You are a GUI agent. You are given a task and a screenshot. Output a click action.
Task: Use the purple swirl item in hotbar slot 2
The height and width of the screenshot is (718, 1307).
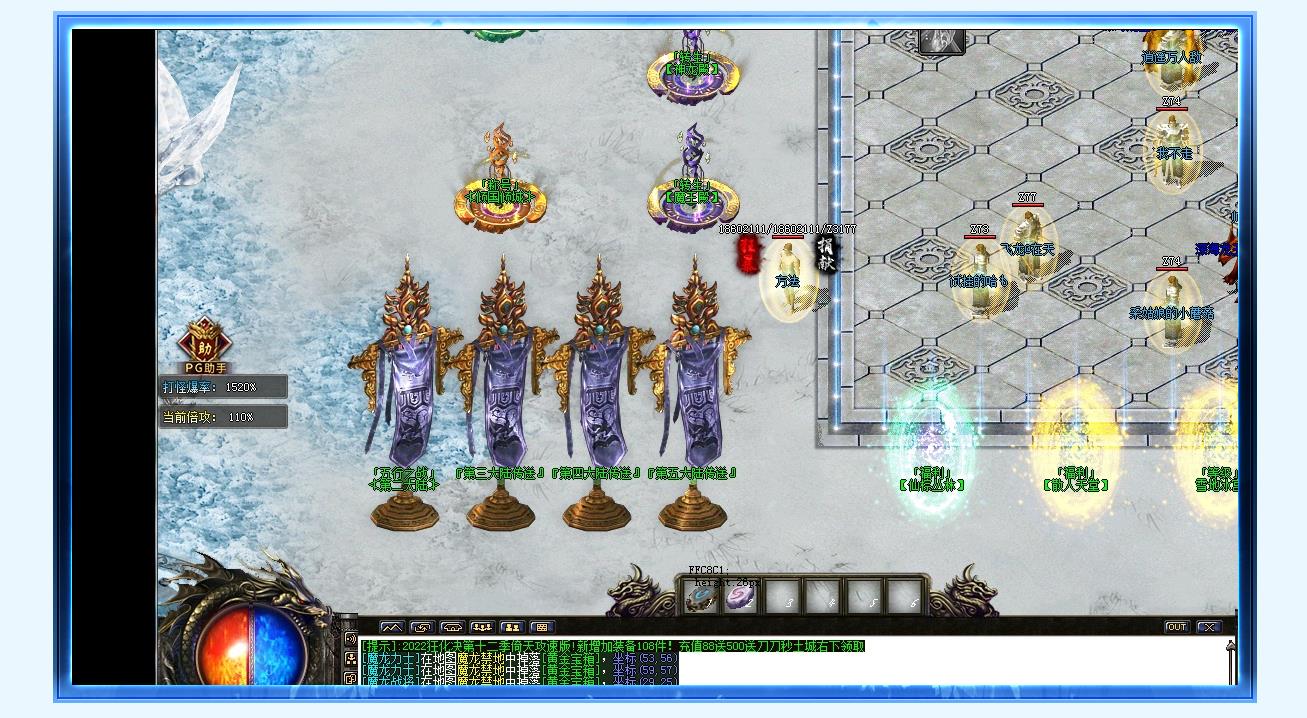(x=739, y=598)
